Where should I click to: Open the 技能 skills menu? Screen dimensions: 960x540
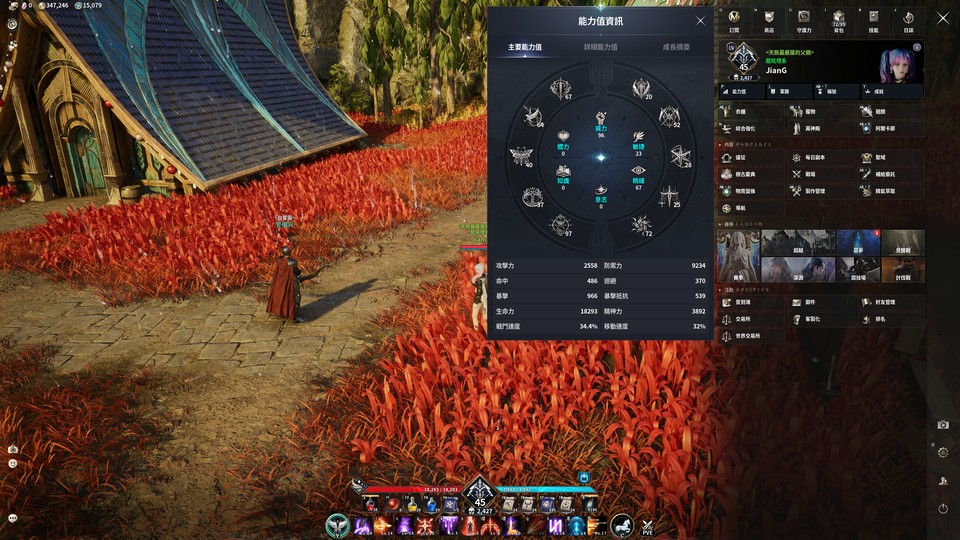873,20
